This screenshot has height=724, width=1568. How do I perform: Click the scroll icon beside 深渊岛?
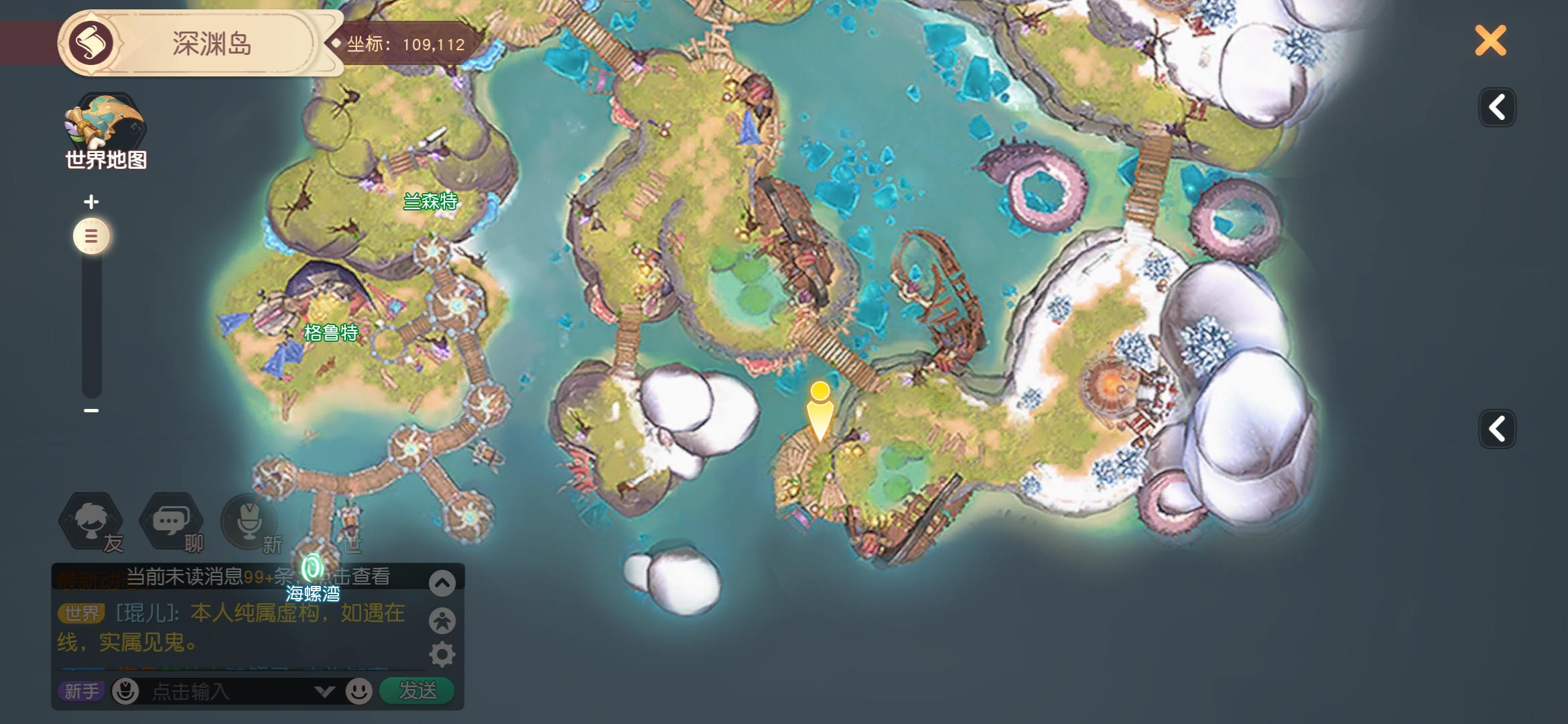pyautogui.click(x=91, y=44)
